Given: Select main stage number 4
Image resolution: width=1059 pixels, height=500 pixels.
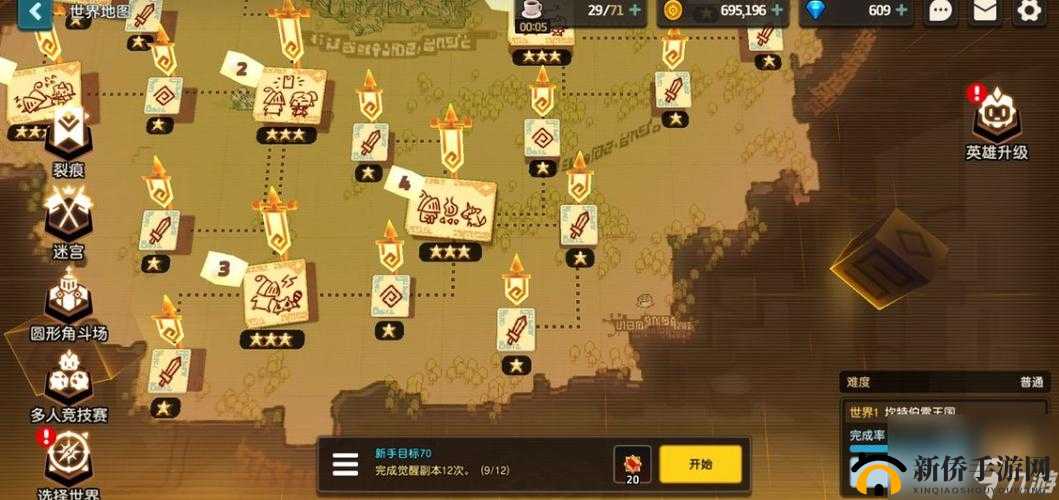Looking at the screenshot, I should pos(450,210).
